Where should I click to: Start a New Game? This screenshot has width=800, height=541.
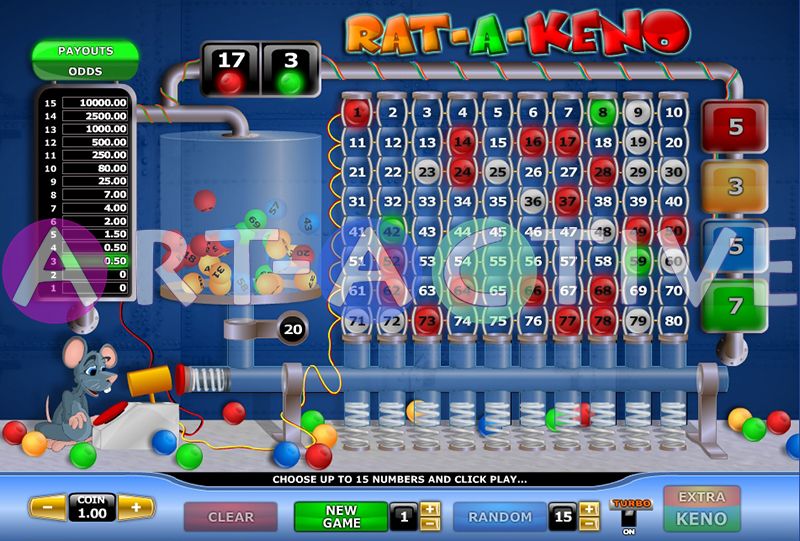(x=340, y=516)
